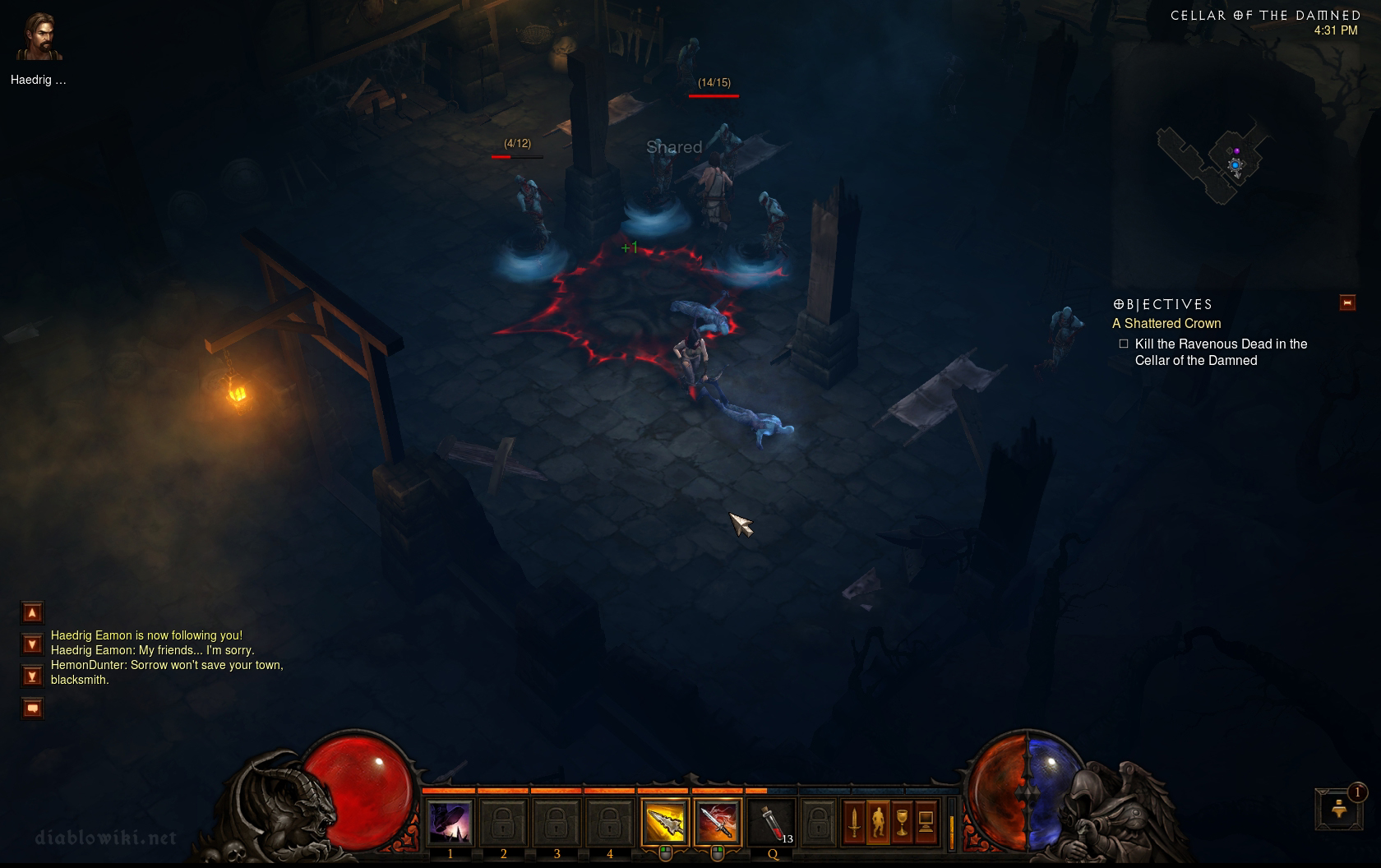Select the golden spear left-mouse skill
The image size is (1381, 868).
click(x=664, y=822)
